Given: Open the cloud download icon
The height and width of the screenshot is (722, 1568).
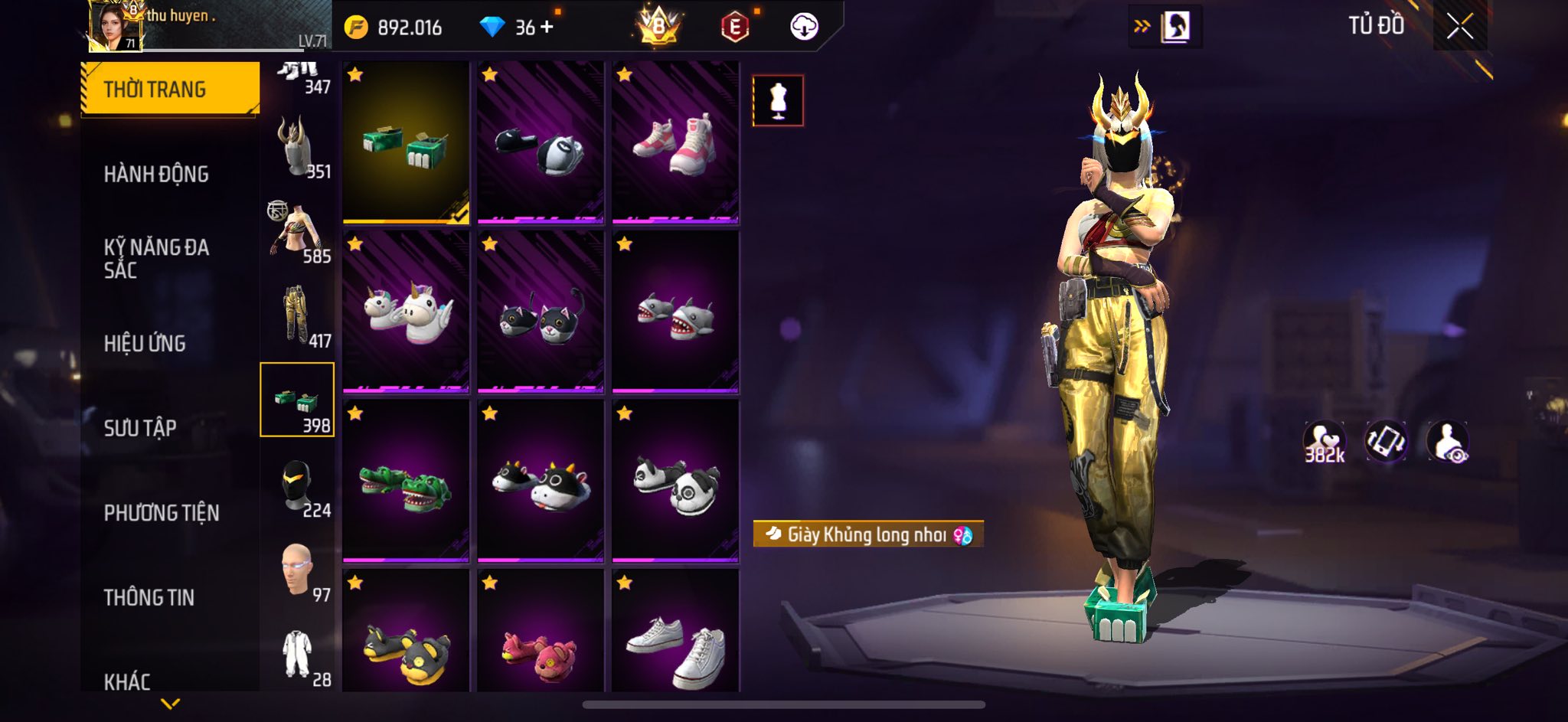Looking at the screenshot, I should (x=804, y=28).
